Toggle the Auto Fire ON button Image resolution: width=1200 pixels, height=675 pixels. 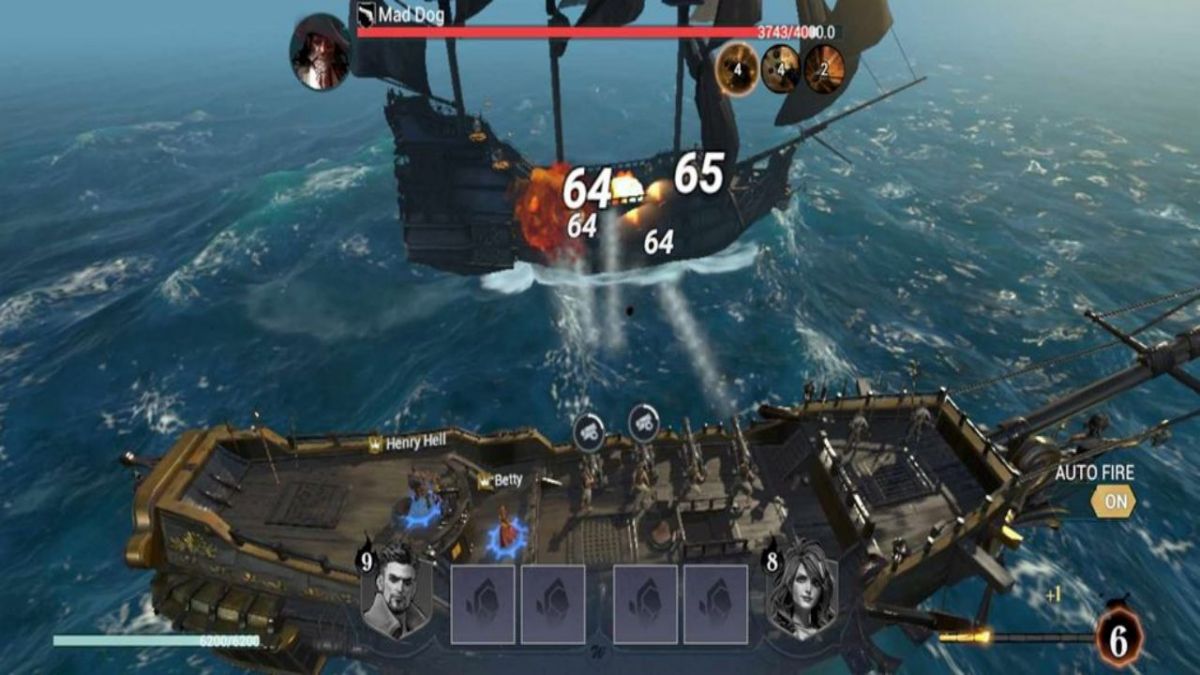1112,501
